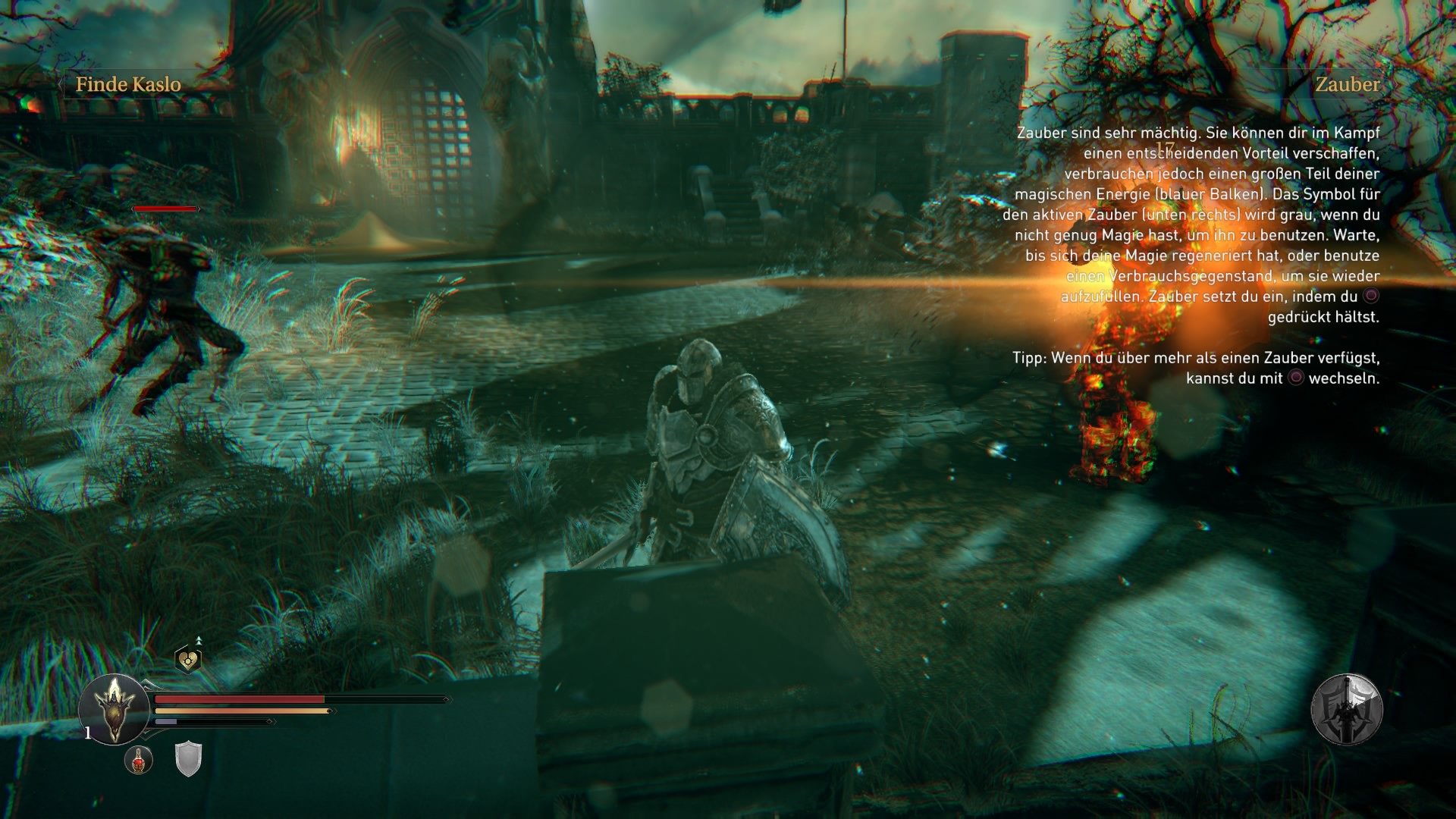This screenshot has width=1456, height=819.
Task: Open the Finde Kaslo quest objective
Action: (x=127, y=85)
